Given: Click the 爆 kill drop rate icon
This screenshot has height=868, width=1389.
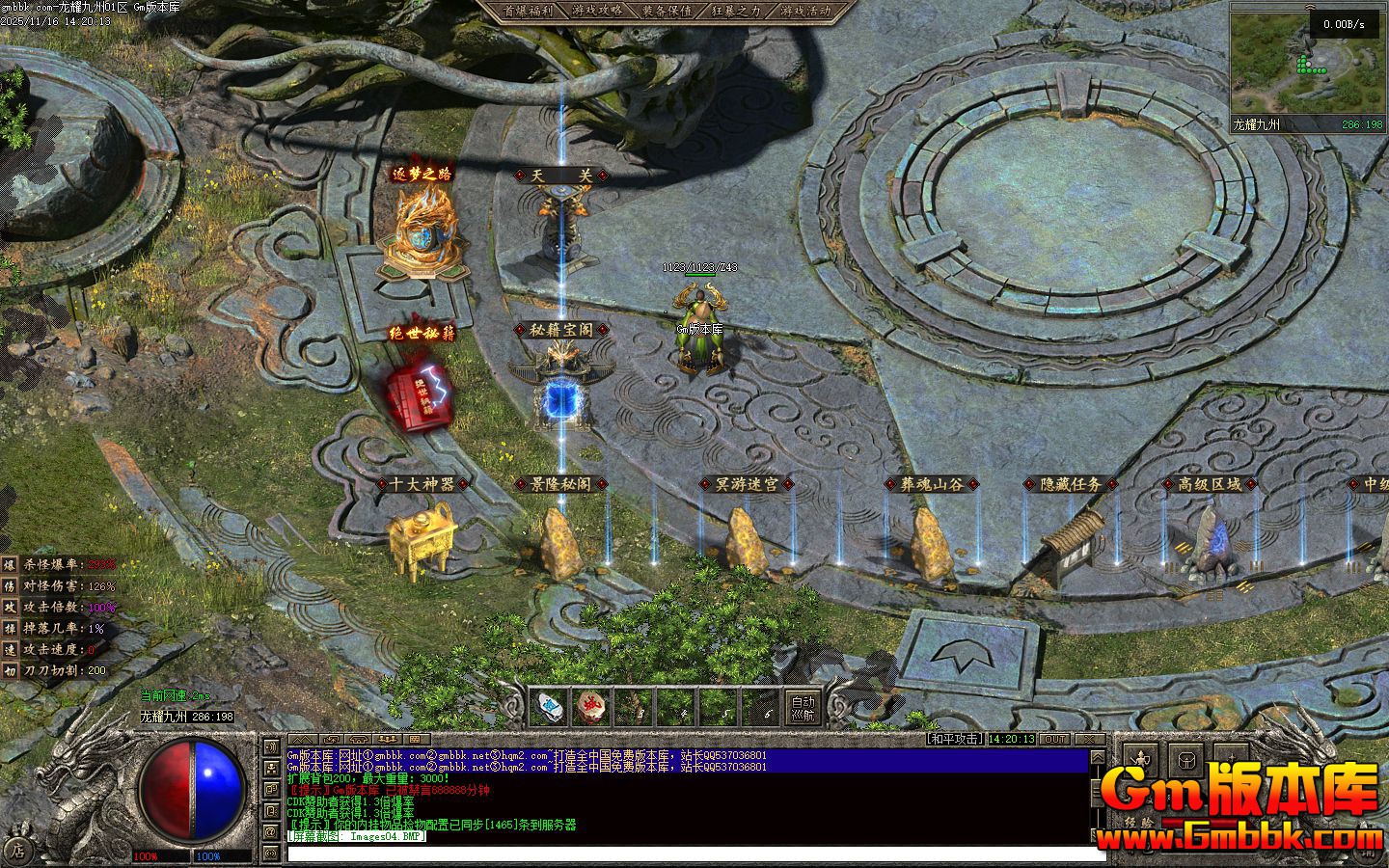Looking at the screenshot, I should [10, 564].
